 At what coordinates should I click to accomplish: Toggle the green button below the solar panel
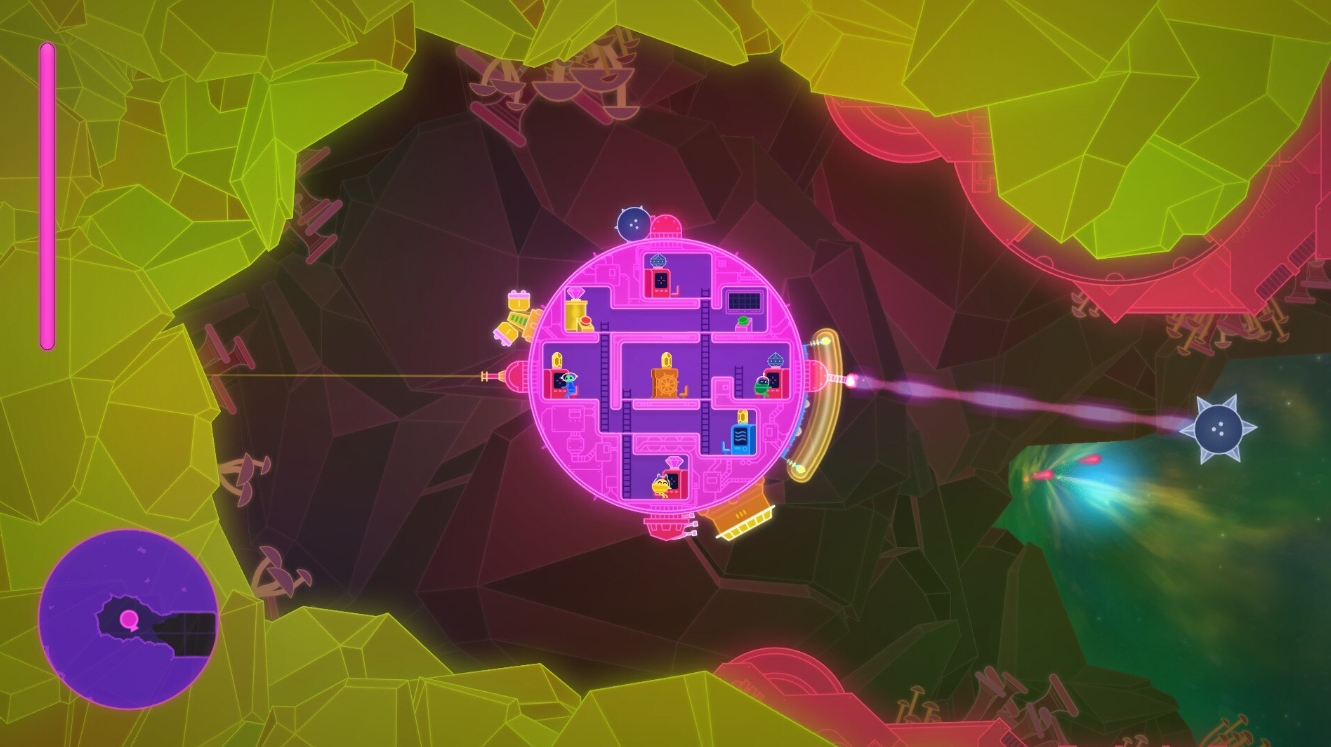click(741, 321)
